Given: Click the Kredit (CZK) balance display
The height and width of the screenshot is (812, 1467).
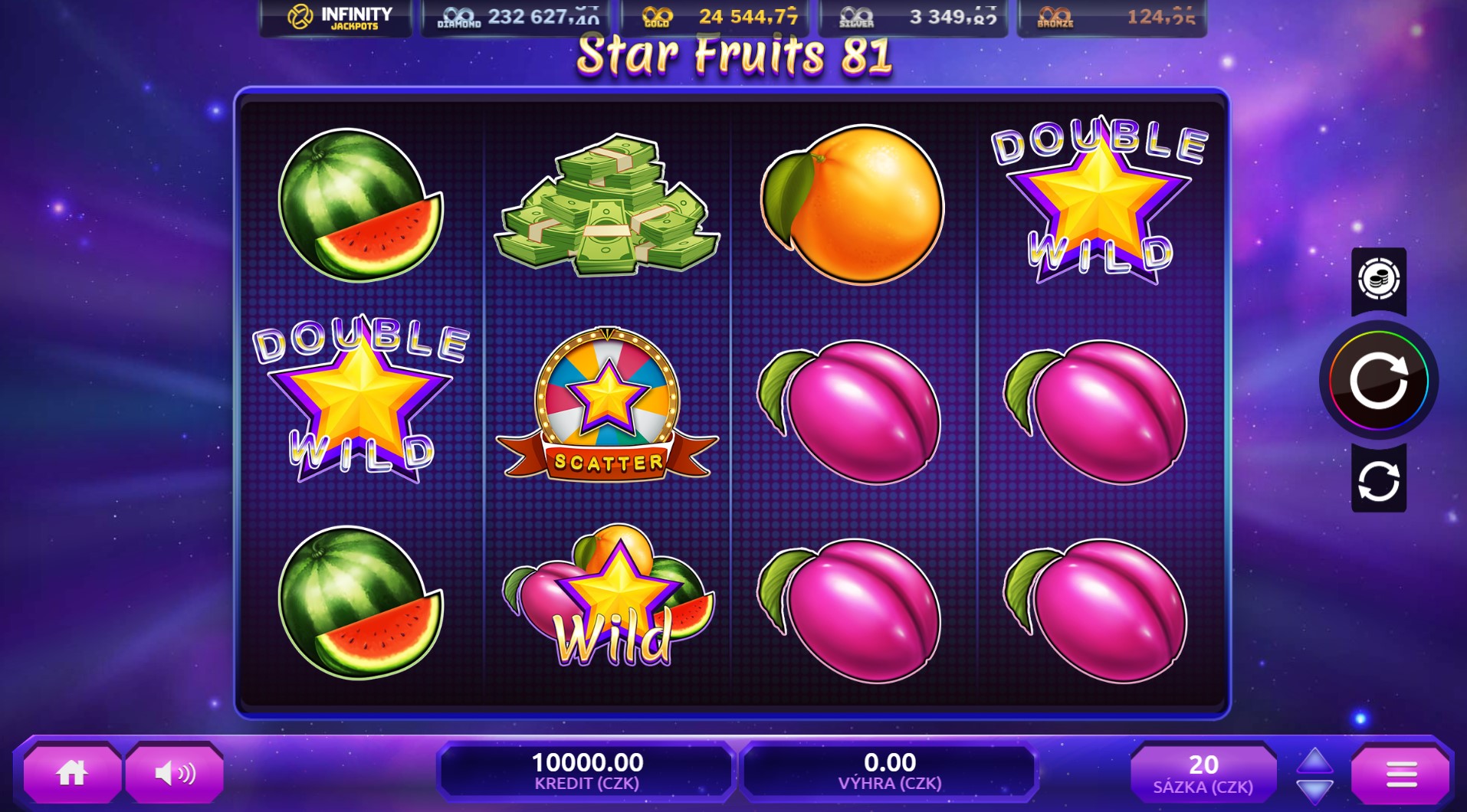Looking at the screenshot, I should 586,770.
